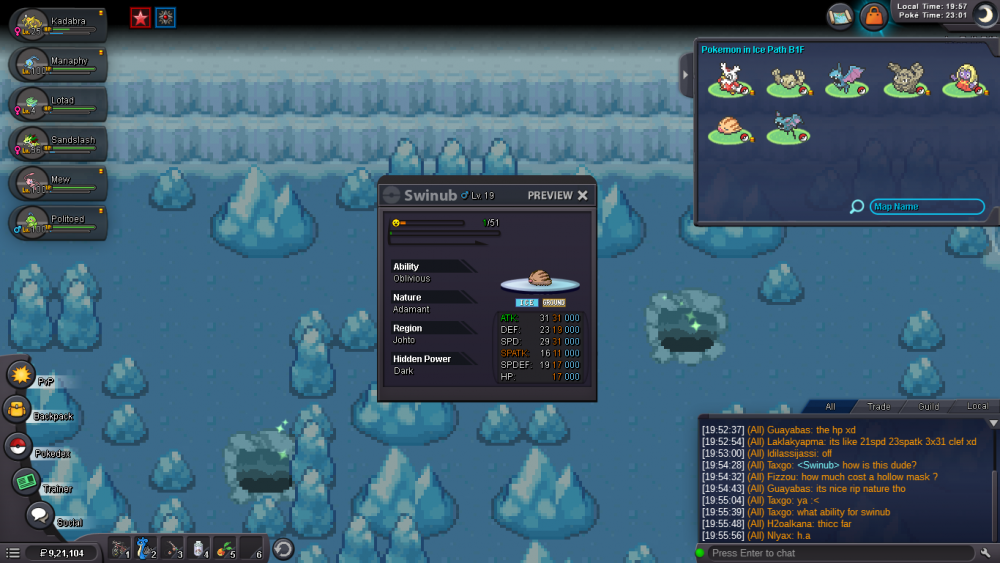
Task: Switch to the Trade chat tab
Action: [x=879, y=406]
